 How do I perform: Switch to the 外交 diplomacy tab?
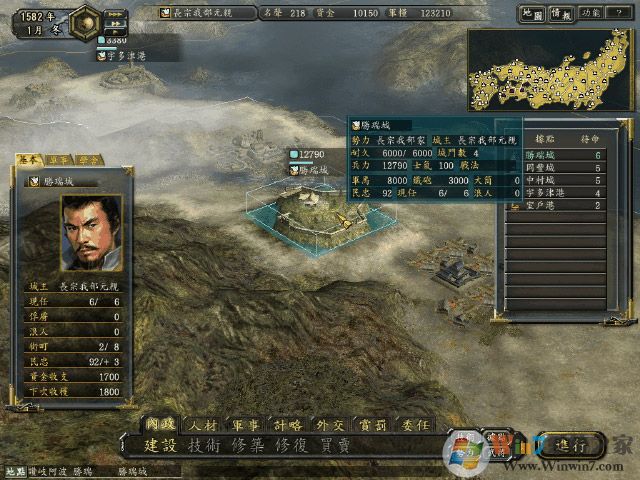(x=330, y=424)
